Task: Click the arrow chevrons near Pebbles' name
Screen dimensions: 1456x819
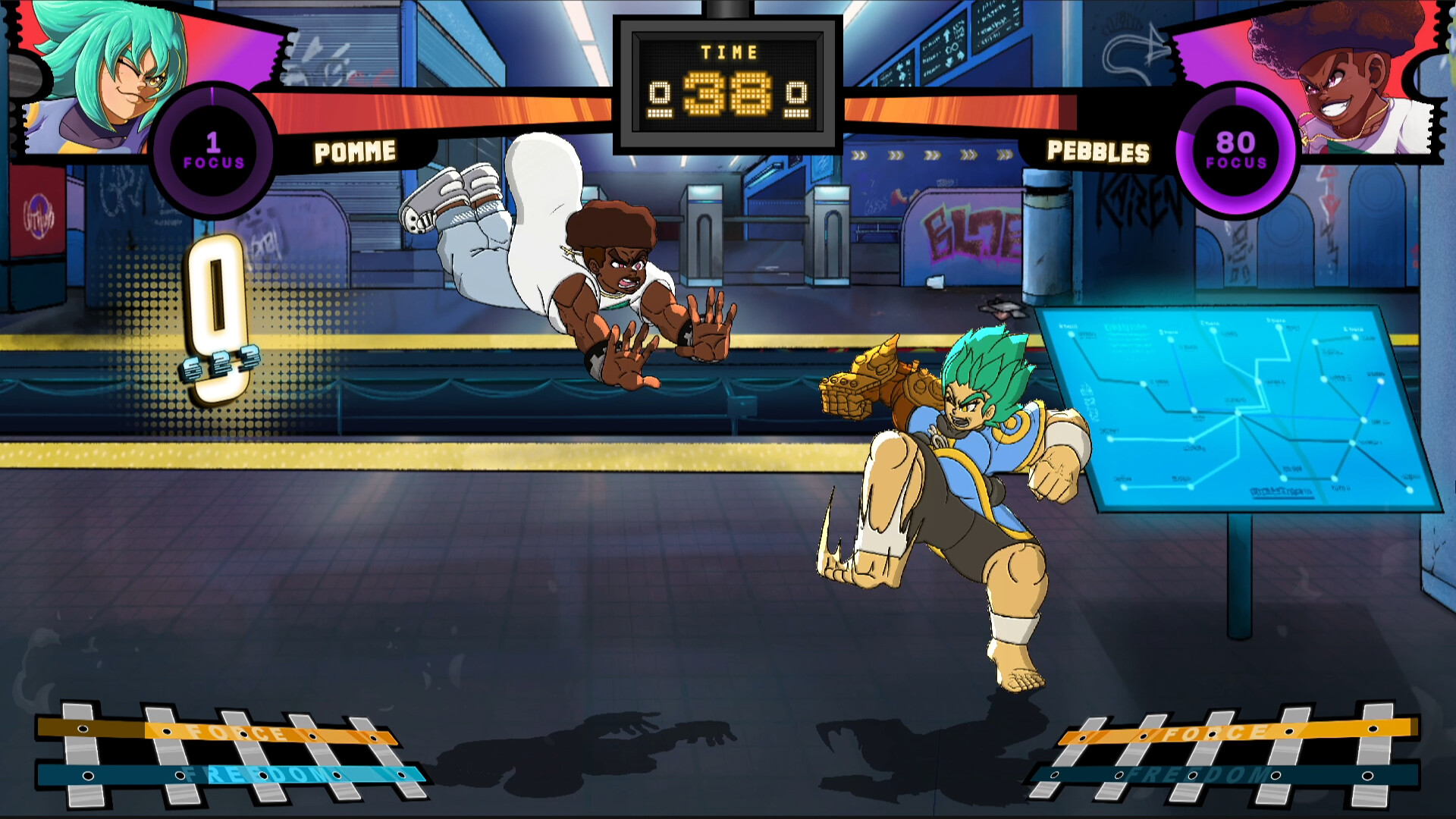Action: tap(933, 155)
